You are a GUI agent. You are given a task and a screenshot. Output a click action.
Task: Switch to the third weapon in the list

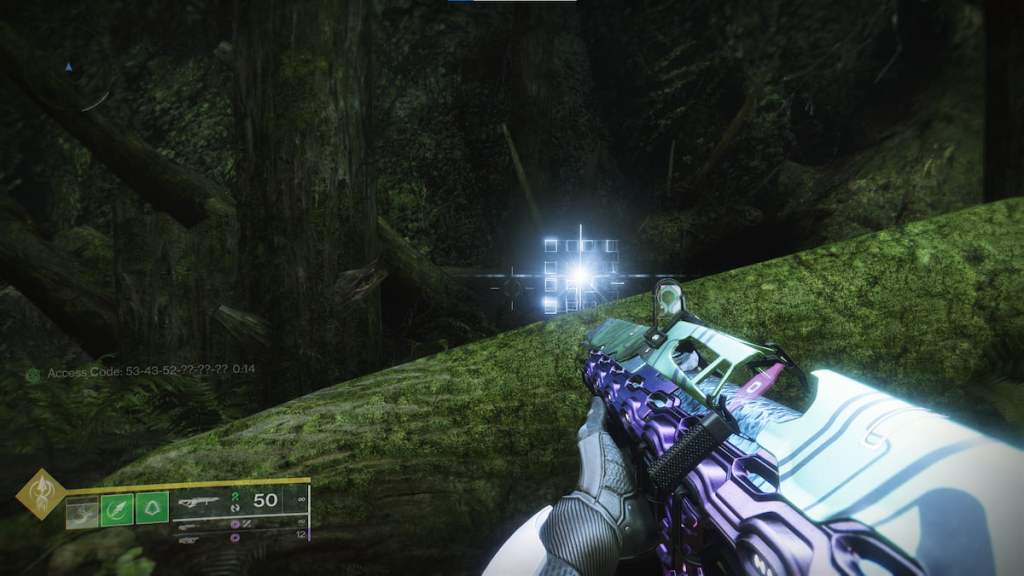pos(189,537)
